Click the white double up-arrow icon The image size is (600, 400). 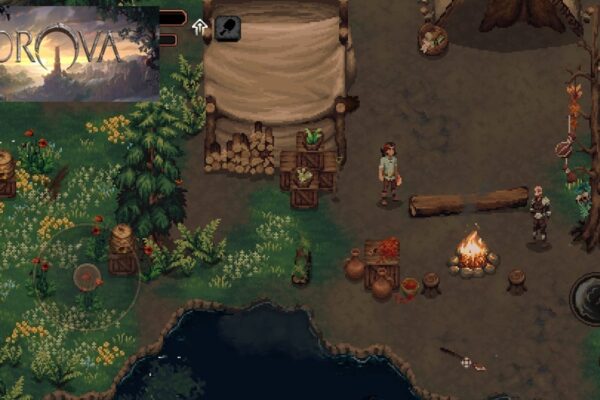point(200,27)
